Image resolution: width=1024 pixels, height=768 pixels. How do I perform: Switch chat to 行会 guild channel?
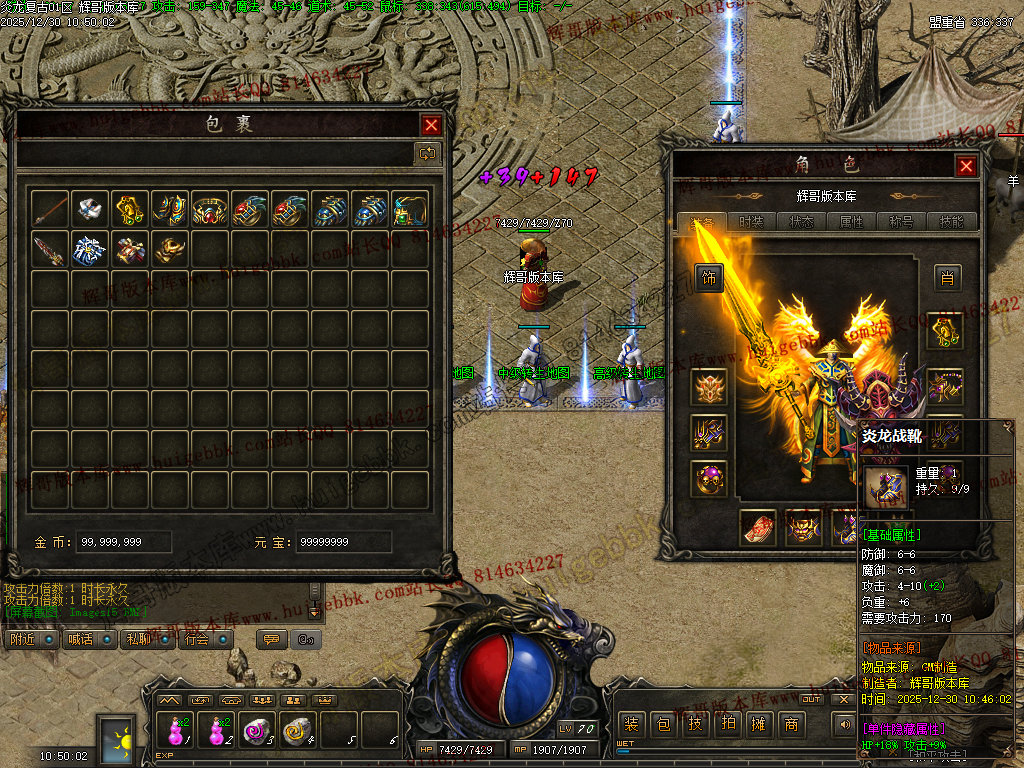(x=198, y=639)
